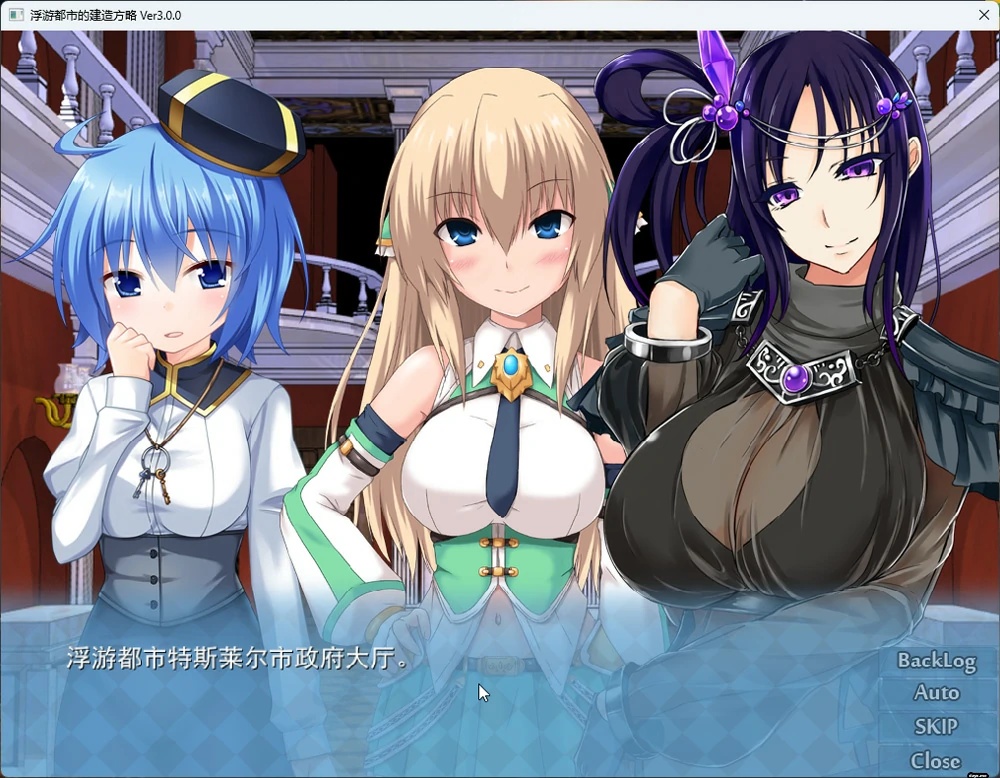Image resolution: width=1000 pixels, height=778 pixels.
Task: Hide the text box with Close
Action: [935, 760]
